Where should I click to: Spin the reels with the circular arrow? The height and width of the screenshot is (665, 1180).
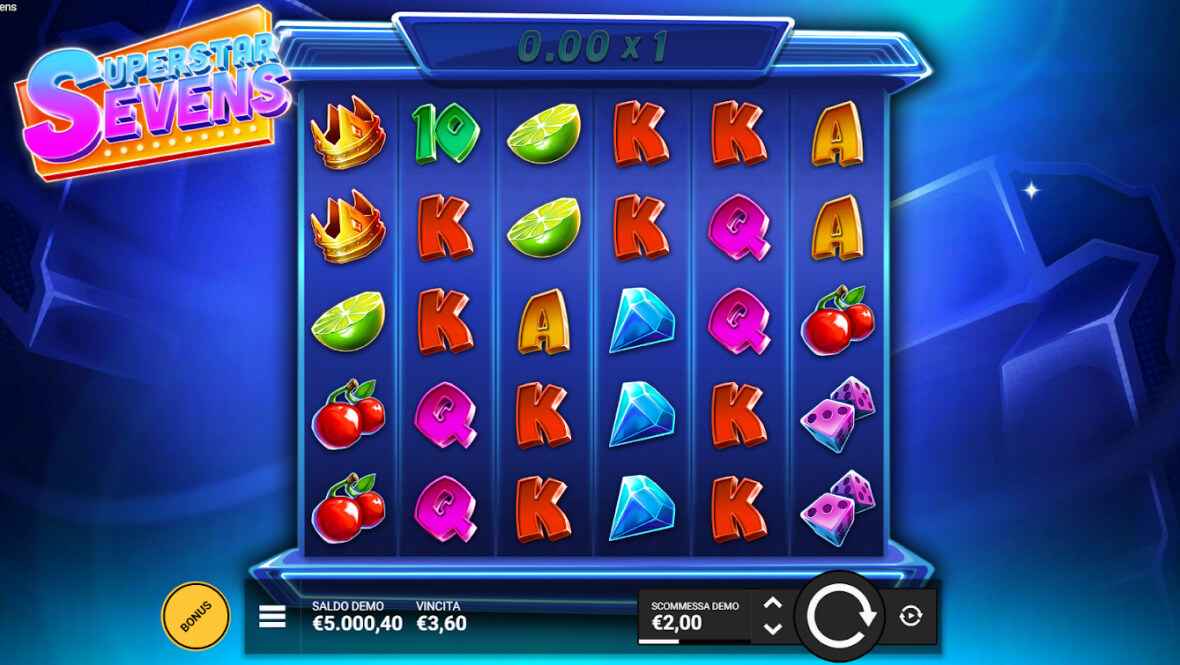(840, 616)
